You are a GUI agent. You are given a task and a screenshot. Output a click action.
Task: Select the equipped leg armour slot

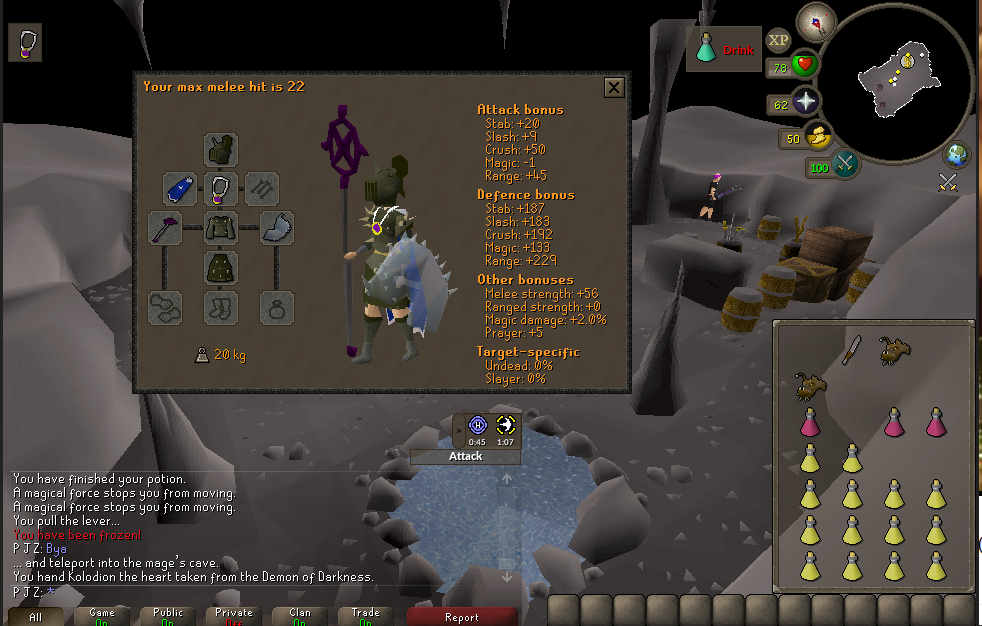pos(221,268)
